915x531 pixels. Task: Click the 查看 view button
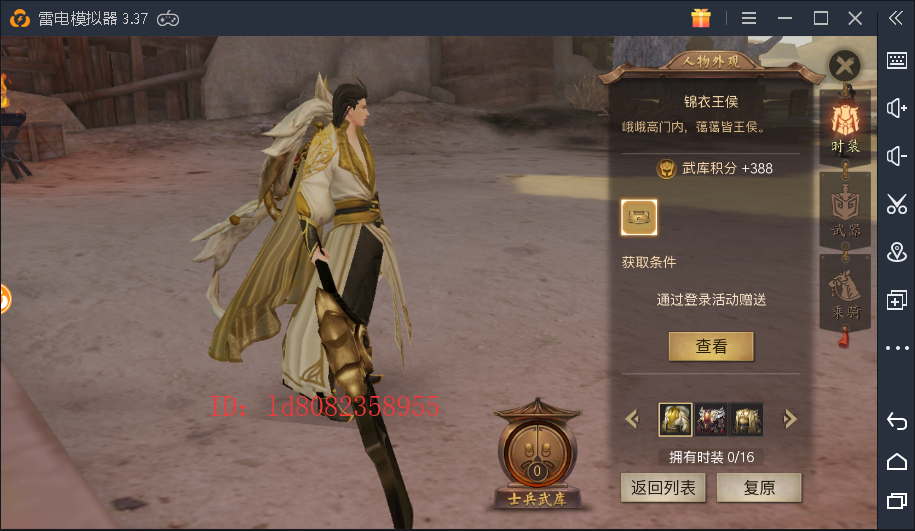[711, 347]
